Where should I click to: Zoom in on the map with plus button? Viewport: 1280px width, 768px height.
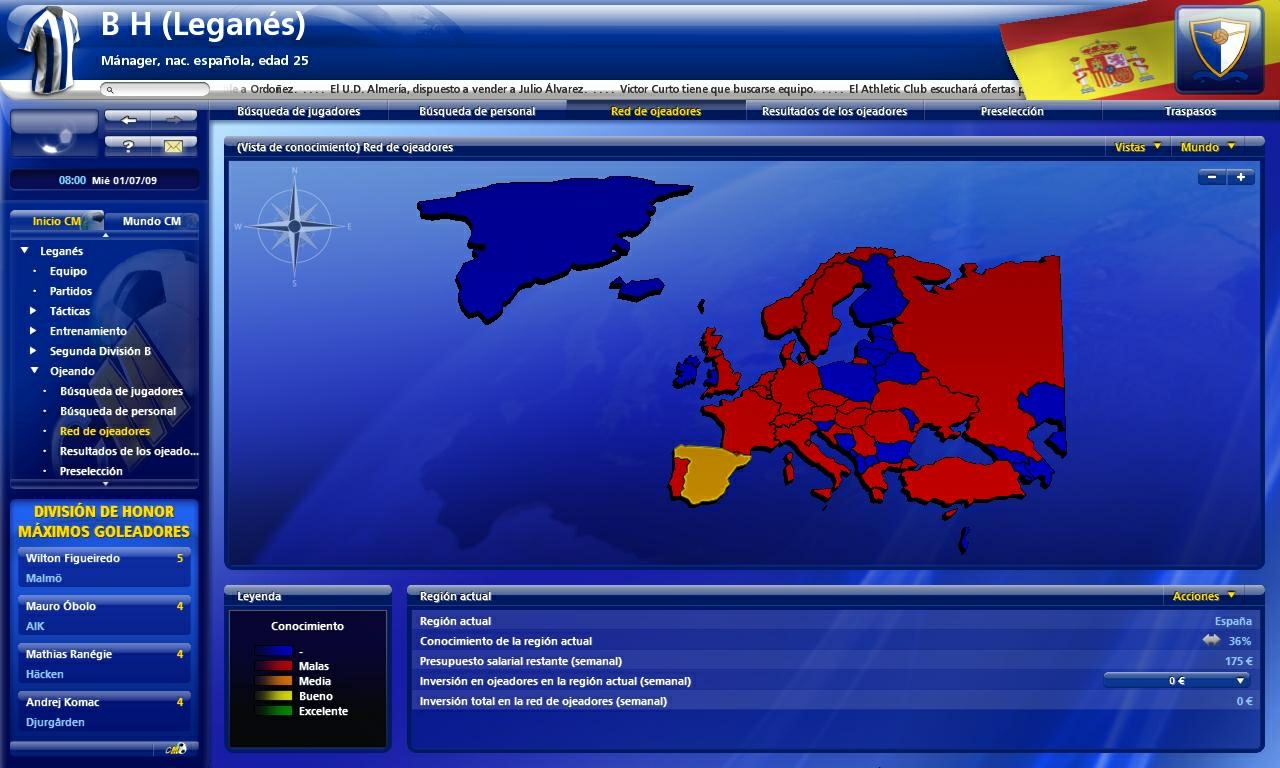pos(1240,177)
